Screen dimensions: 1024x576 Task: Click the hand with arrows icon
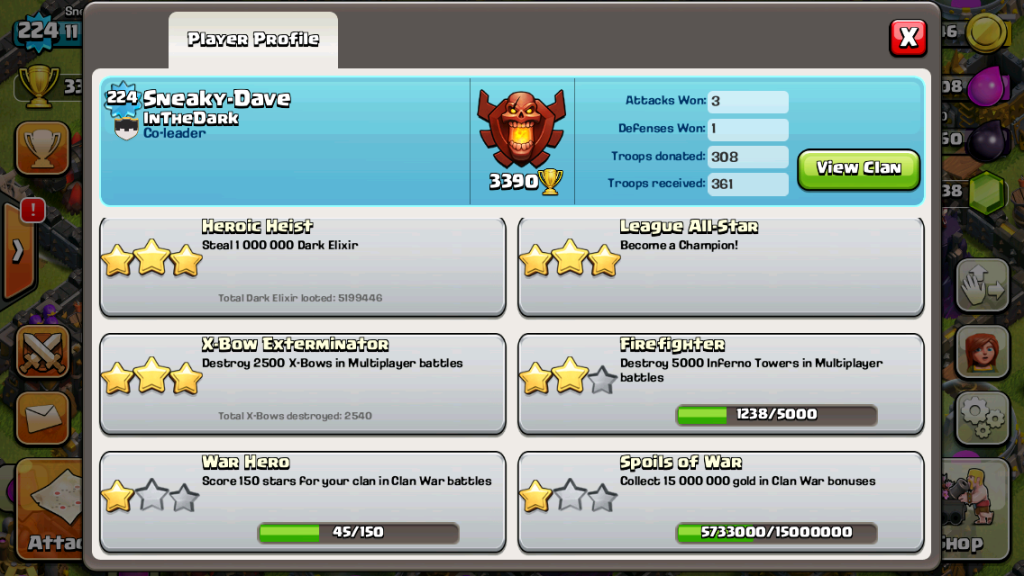[x=981, y=287]
